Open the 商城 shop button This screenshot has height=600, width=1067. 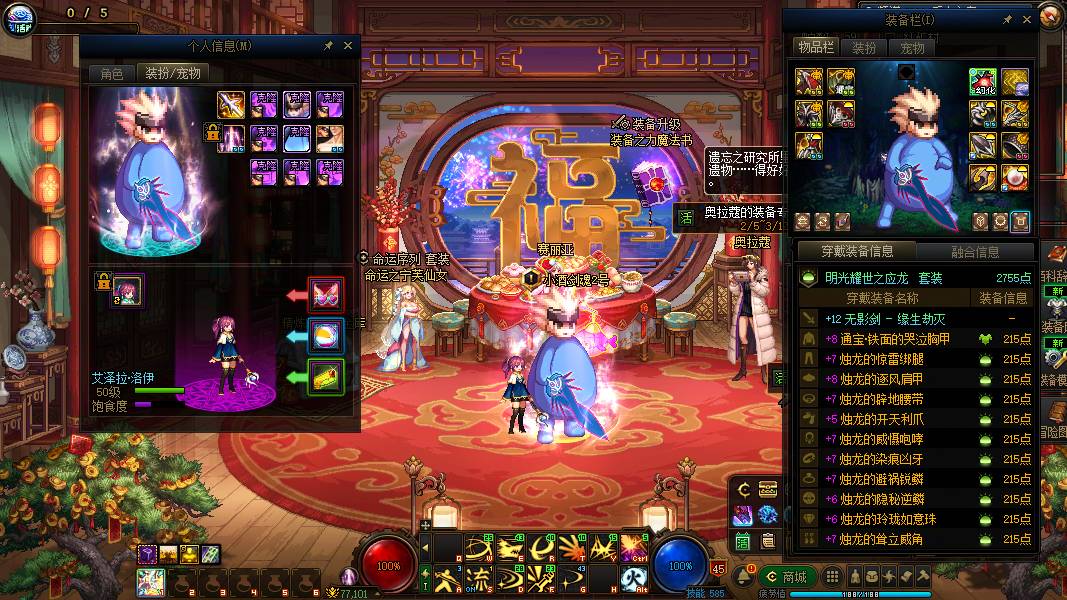(x=786, y=576)
